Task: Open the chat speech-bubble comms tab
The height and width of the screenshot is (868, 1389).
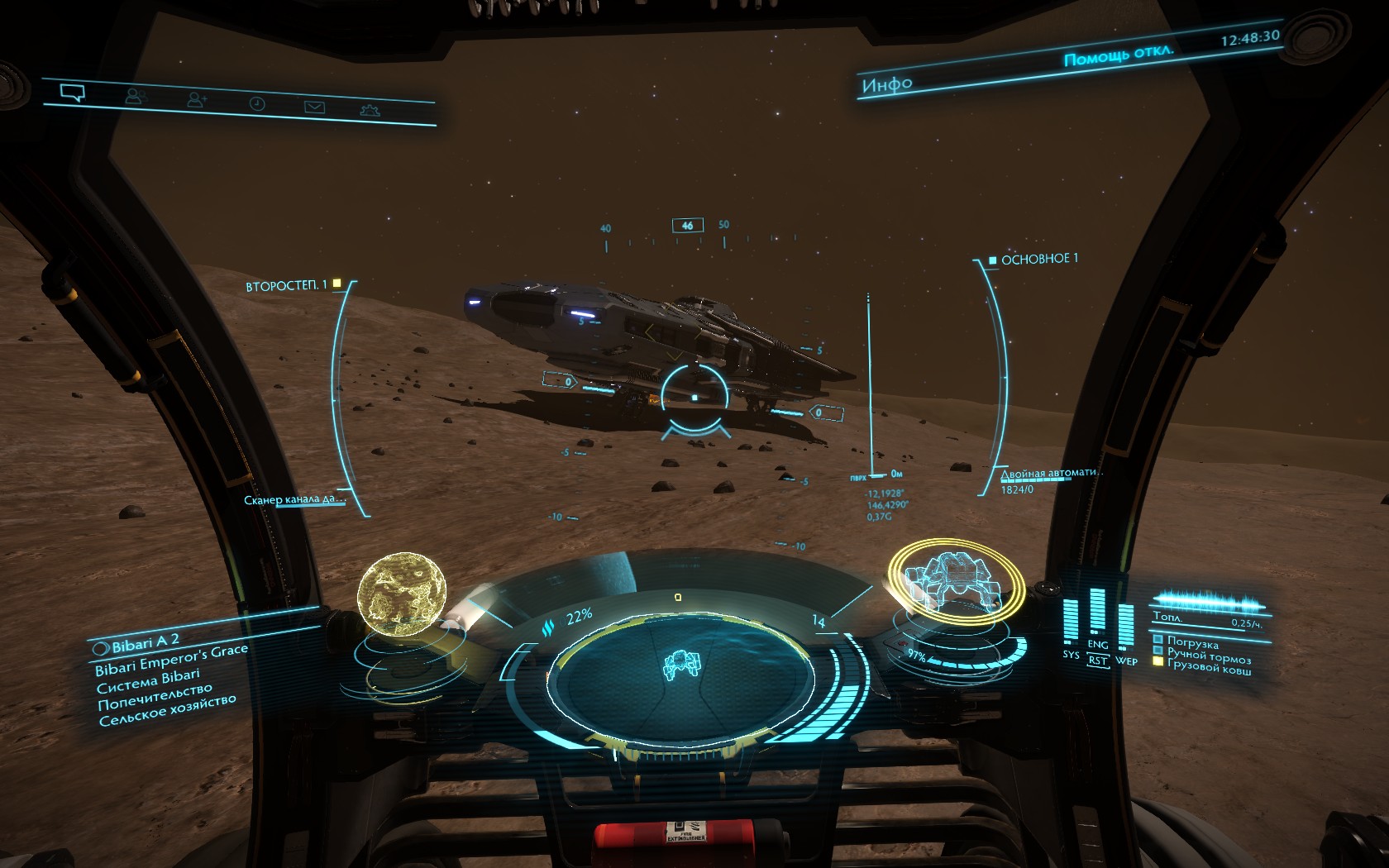Action: [73, 93]
